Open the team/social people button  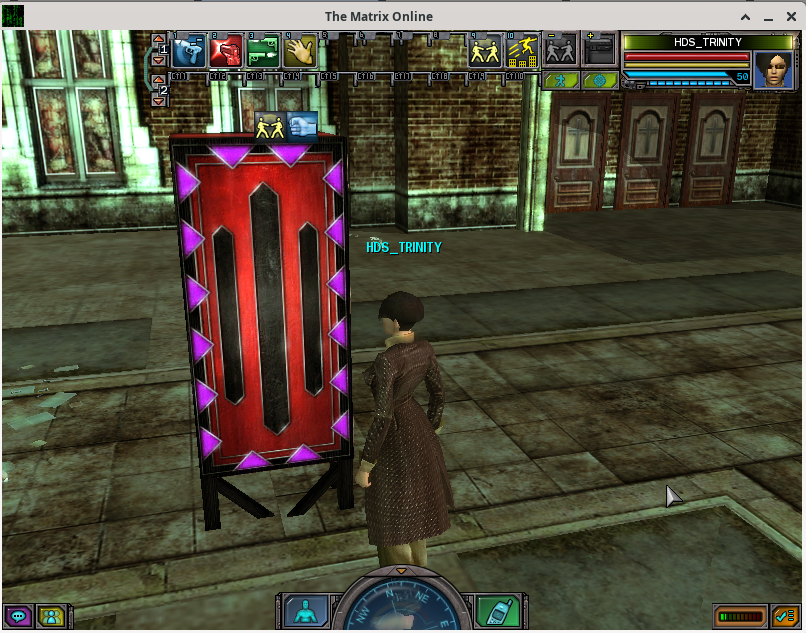(x=51, y=615)
